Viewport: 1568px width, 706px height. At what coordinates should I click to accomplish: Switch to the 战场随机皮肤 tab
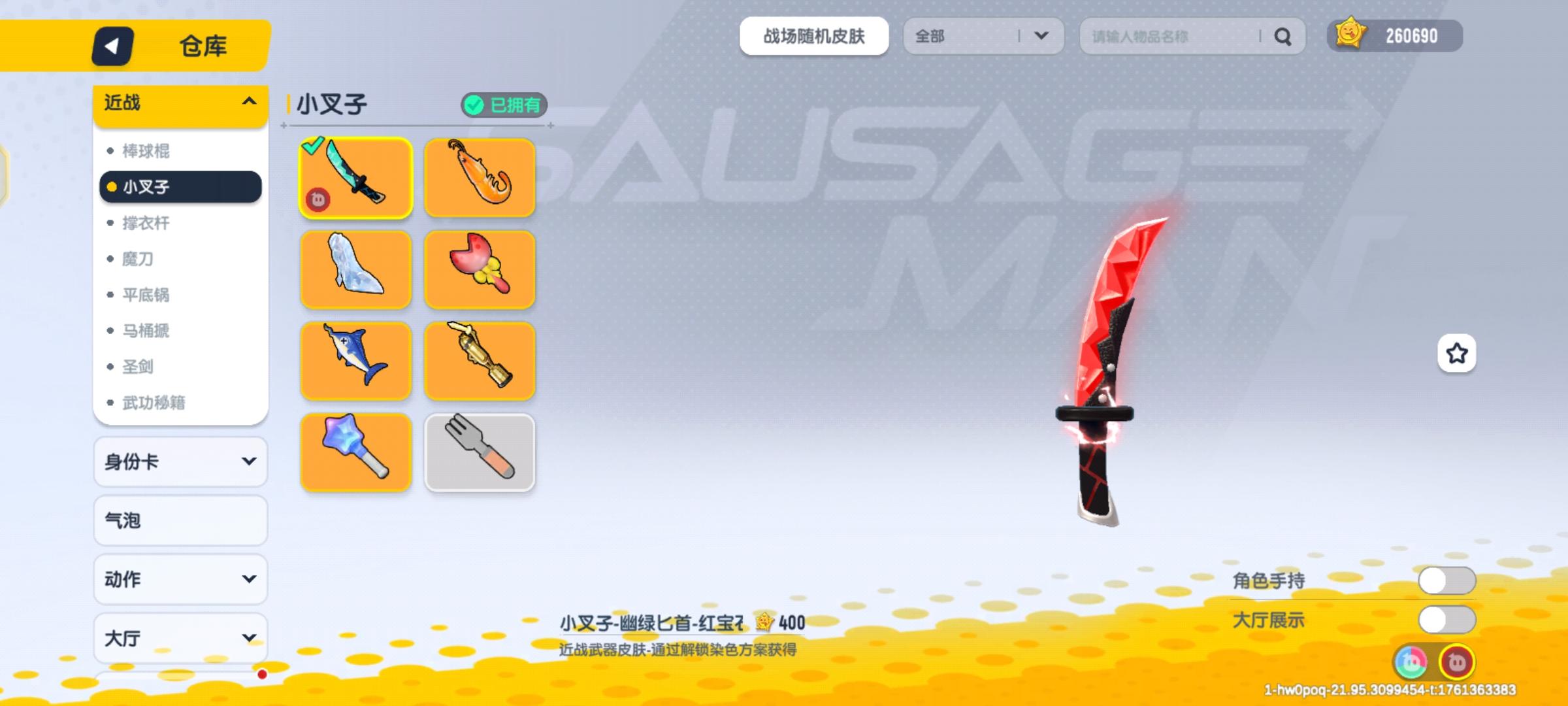[814, 37]
